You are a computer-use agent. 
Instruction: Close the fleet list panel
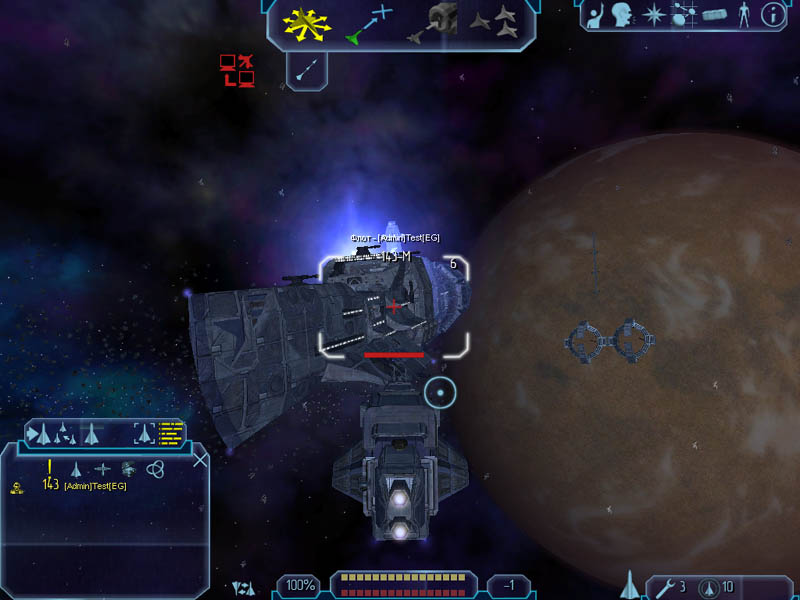(x=200, y=460)
